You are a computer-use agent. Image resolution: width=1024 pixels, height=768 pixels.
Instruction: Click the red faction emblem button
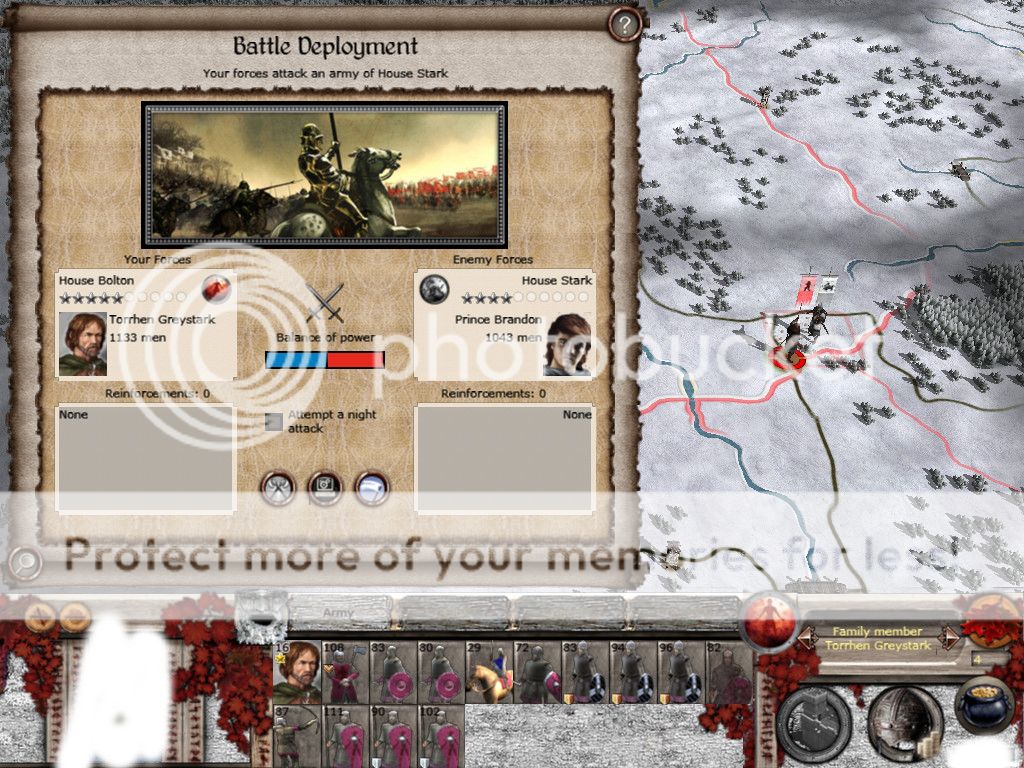pyautogui.click(x=769, y=618)
